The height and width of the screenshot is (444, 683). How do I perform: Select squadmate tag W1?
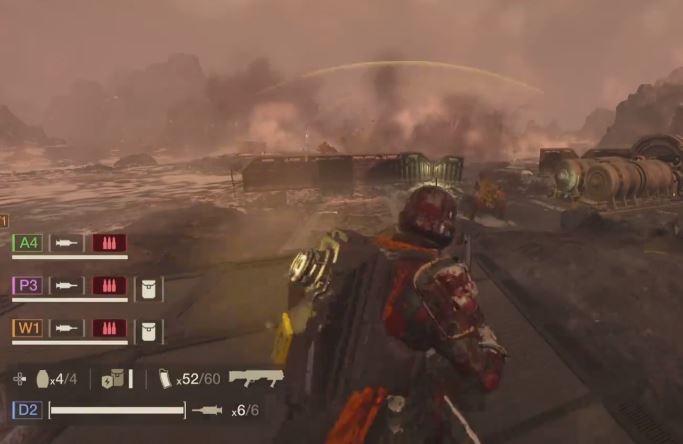pos(27,328)
